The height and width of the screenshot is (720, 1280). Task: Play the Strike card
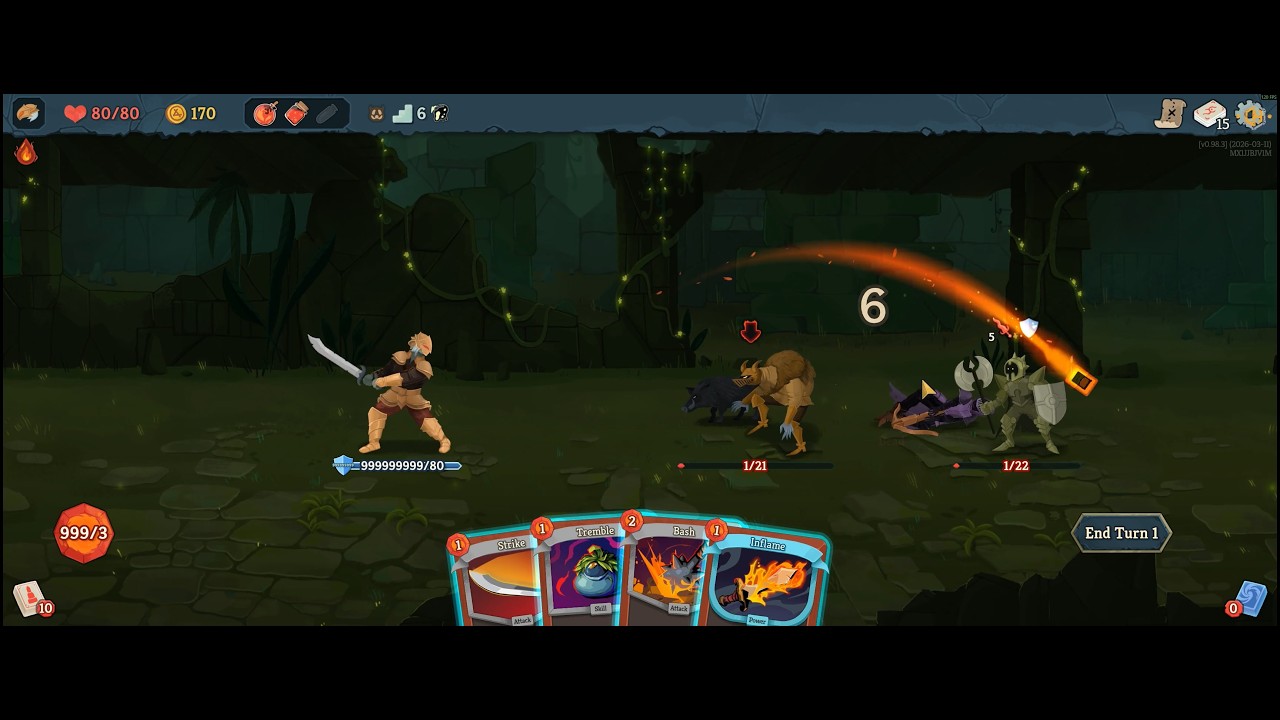coord(495,582)
